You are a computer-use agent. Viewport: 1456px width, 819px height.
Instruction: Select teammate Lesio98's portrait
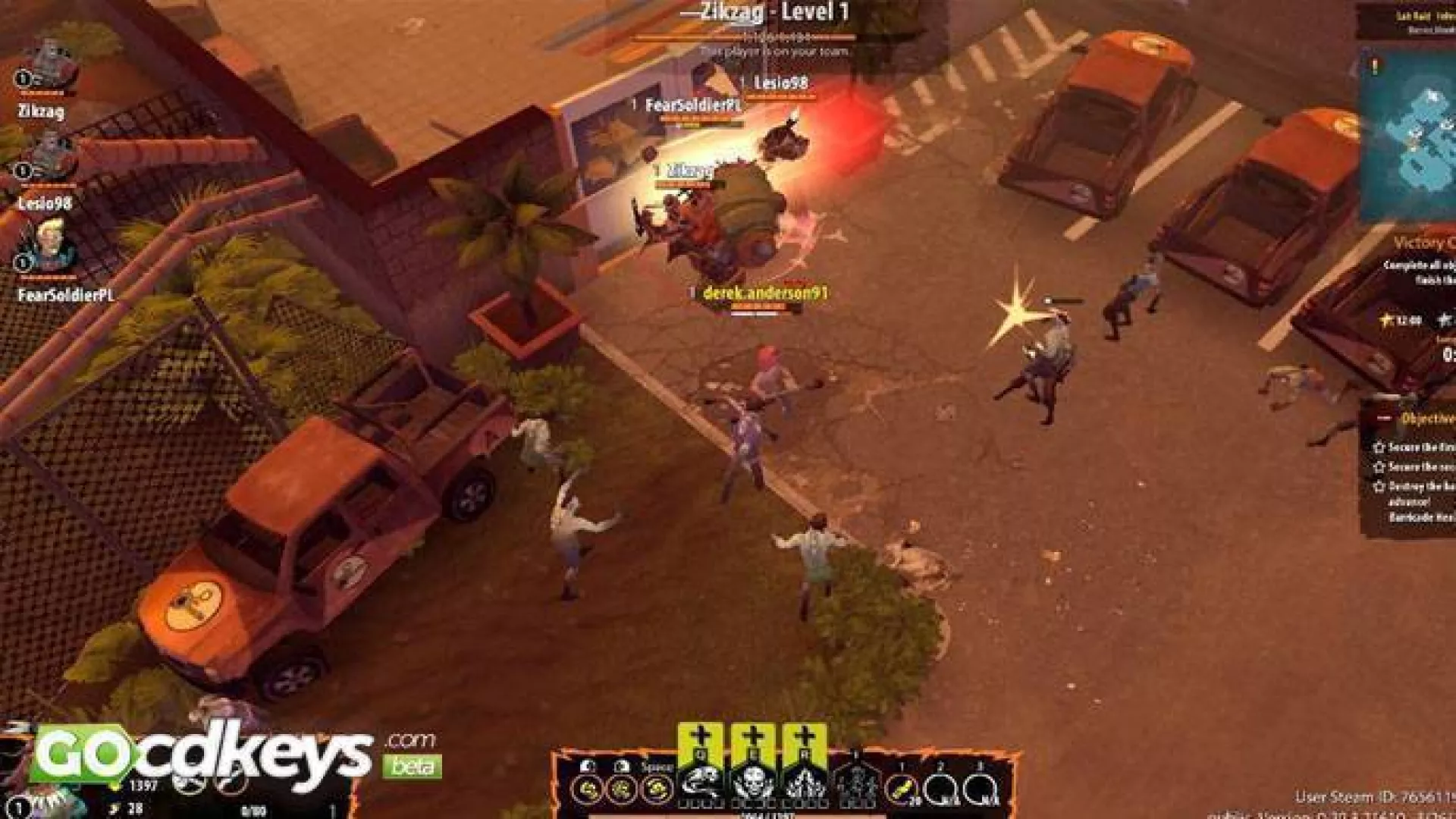point(49,158)
